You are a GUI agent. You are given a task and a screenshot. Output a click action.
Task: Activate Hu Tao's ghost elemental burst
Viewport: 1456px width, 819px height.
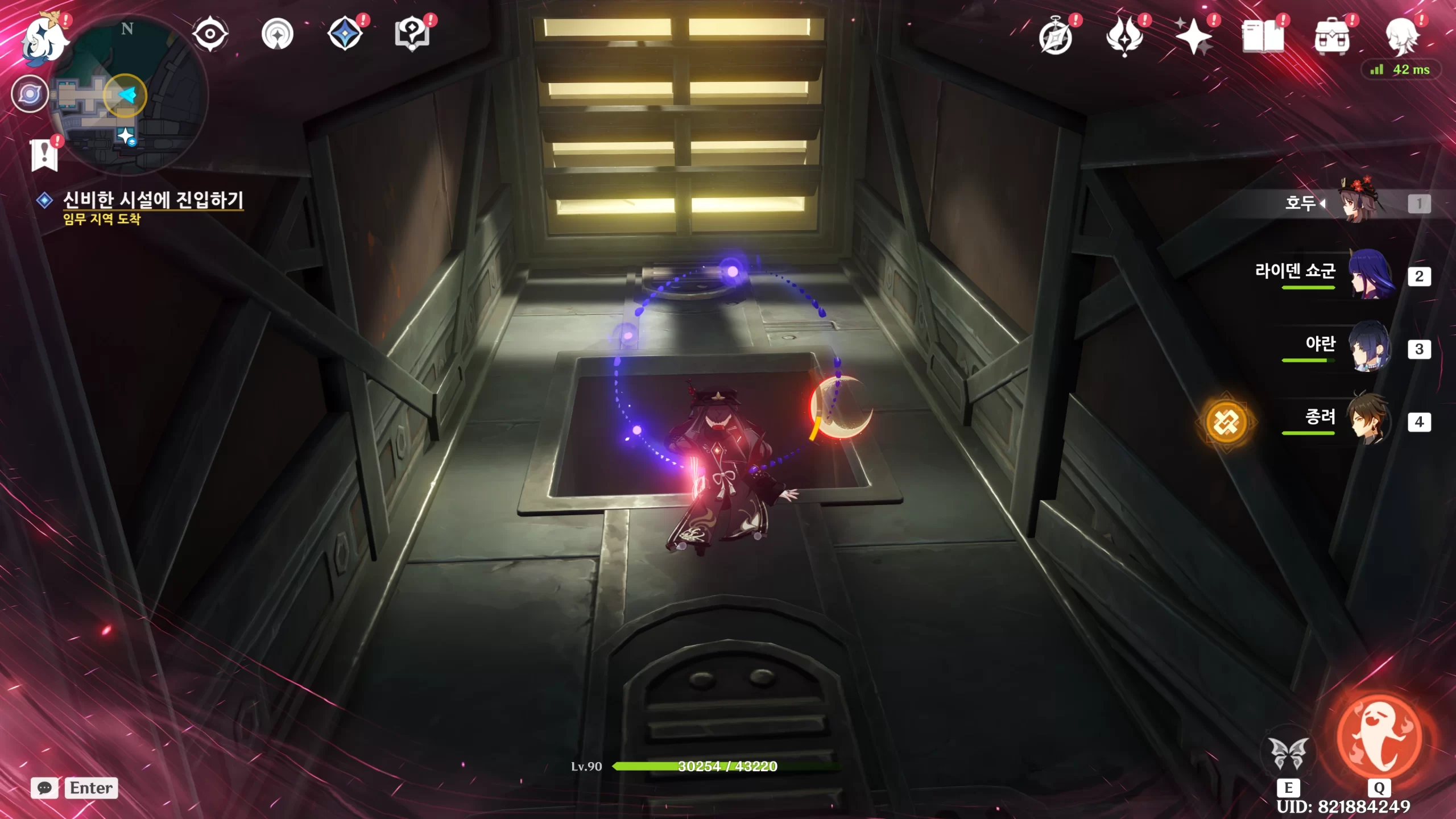[x=1379, y=738]
